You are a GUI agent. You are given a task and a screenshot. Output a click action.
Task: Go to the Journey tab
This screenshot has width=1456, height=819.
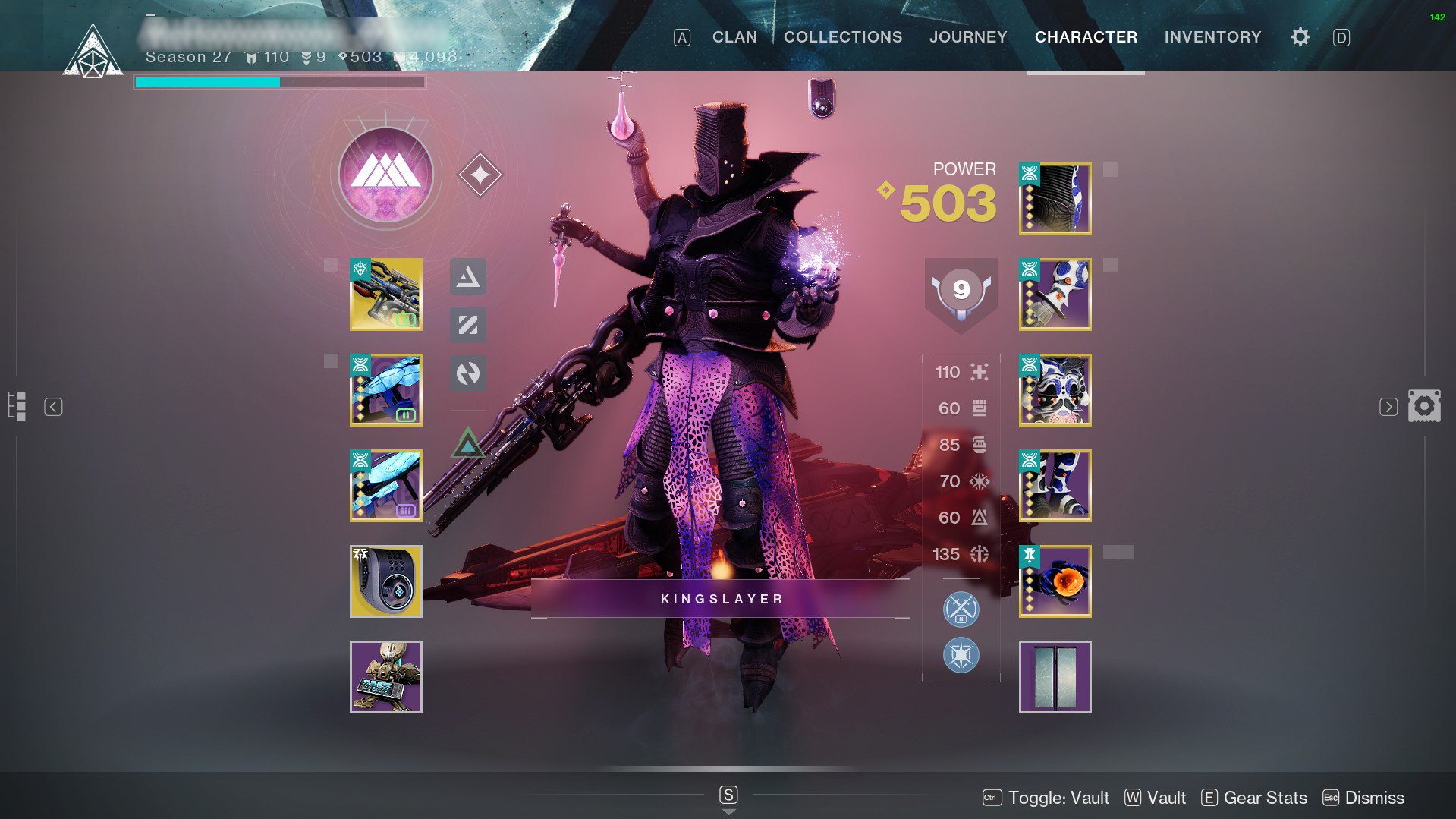click(968, 37)
